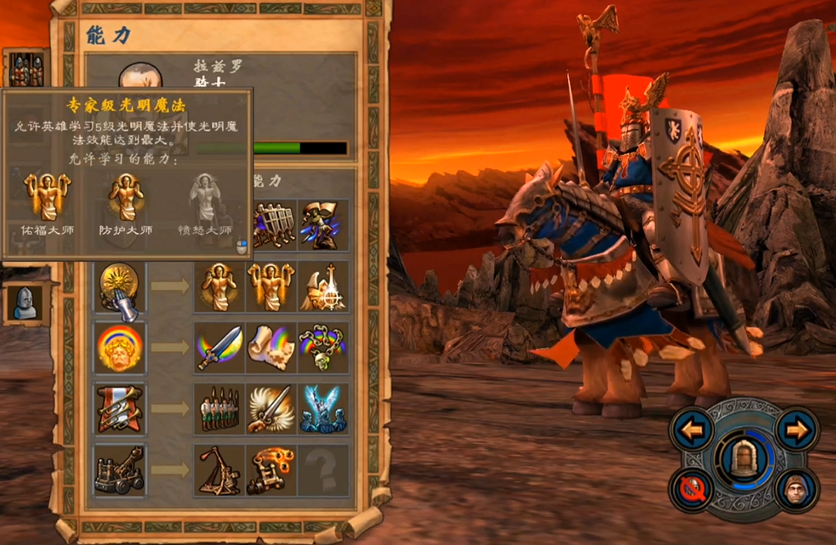The height and width of the screenshot is (545, 836).
Task: Select the catapult War Machines skill
Action: (x=120, y=470)
